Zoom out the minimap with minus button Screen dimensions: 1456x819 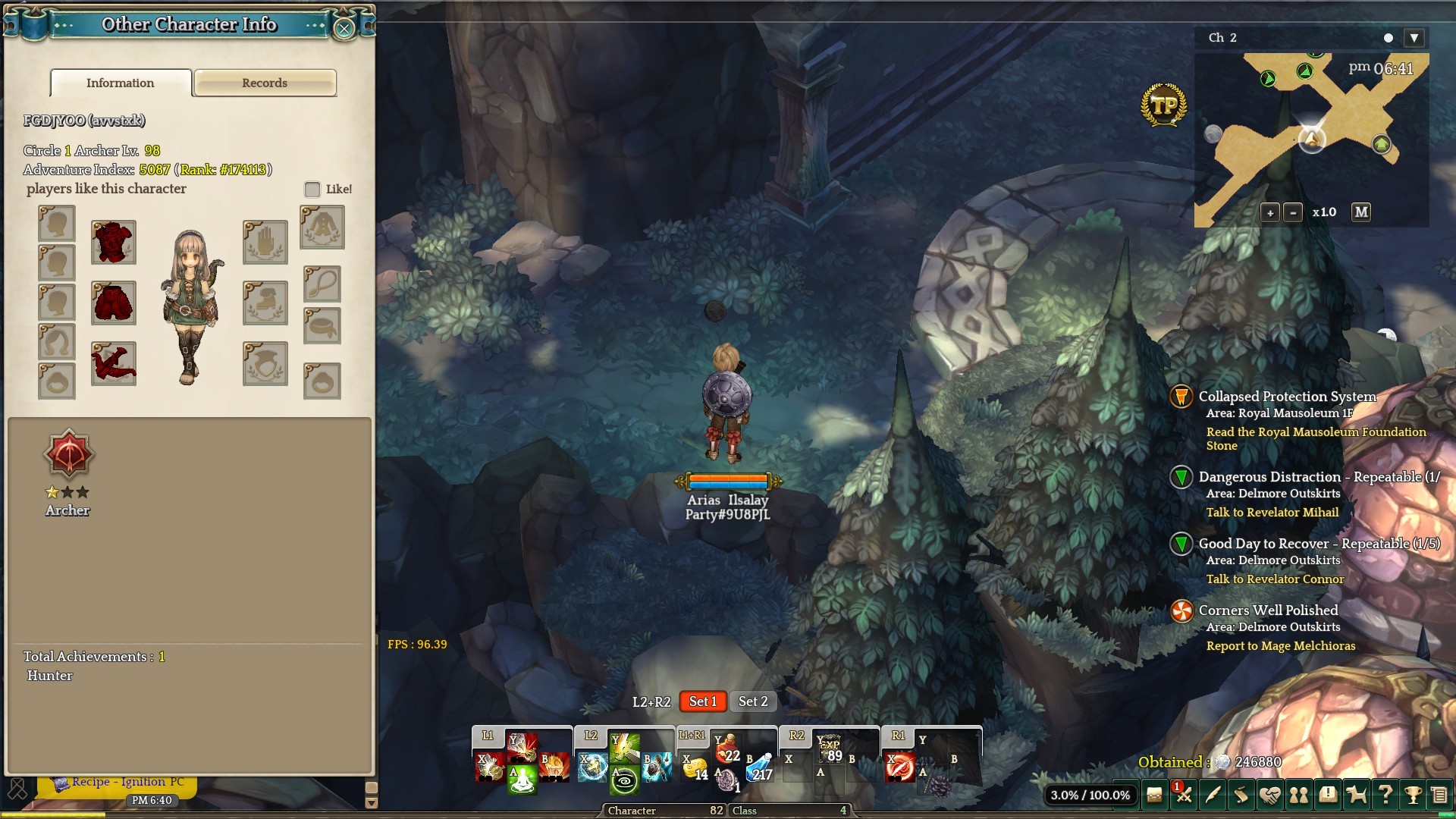1294,213
